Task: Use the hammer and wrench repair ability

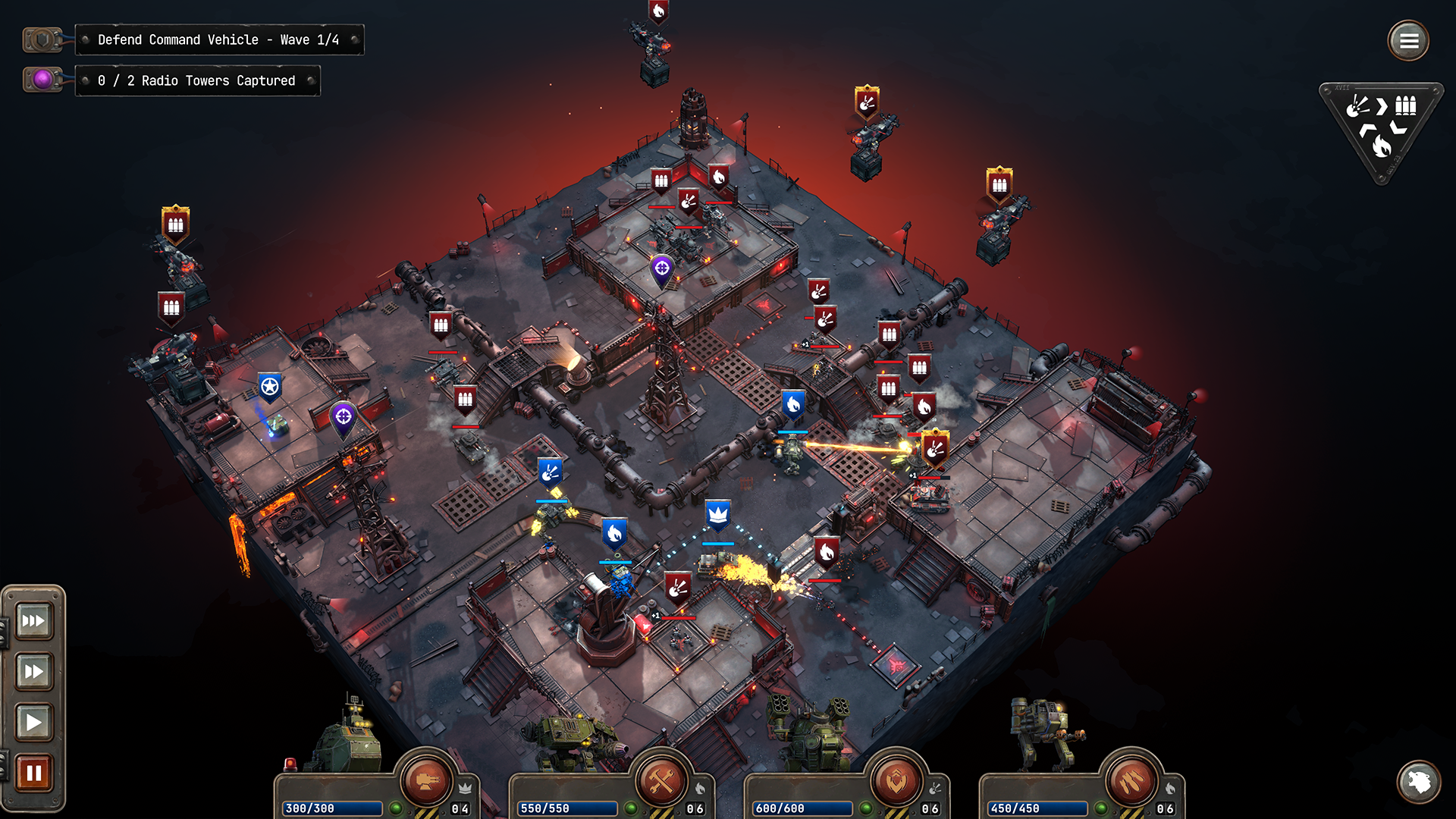Action: 661,781
